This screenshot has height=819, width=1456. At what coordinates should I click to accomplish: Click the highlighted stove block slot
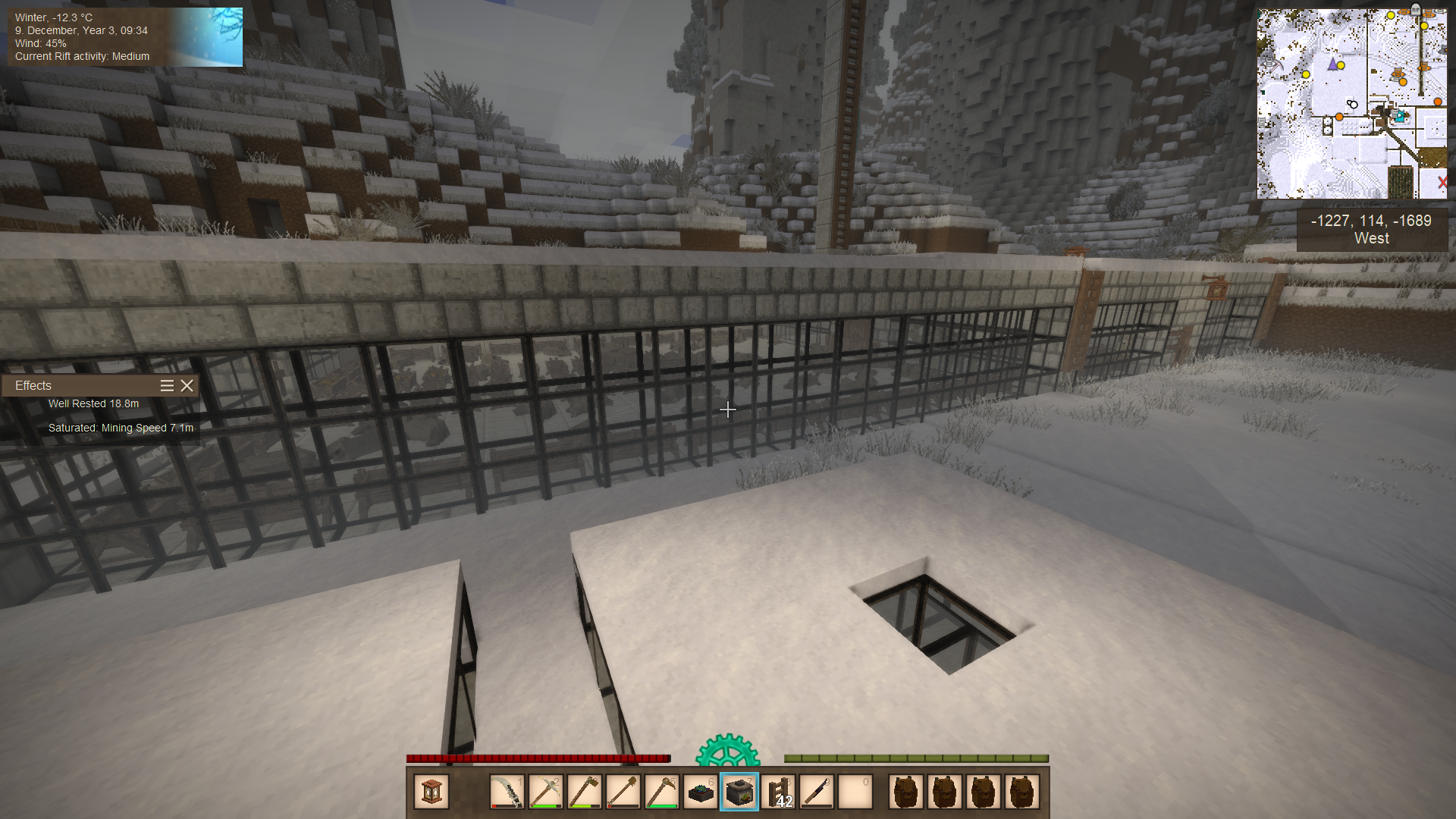pos(739,792)
